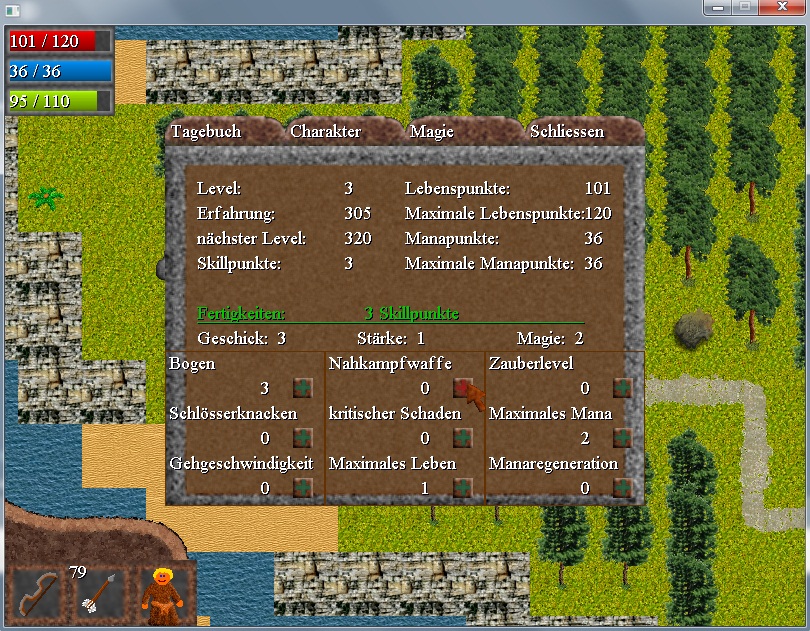Click the character portrait icon
Screen dimensions: 810x631
[x=160, y=596]
